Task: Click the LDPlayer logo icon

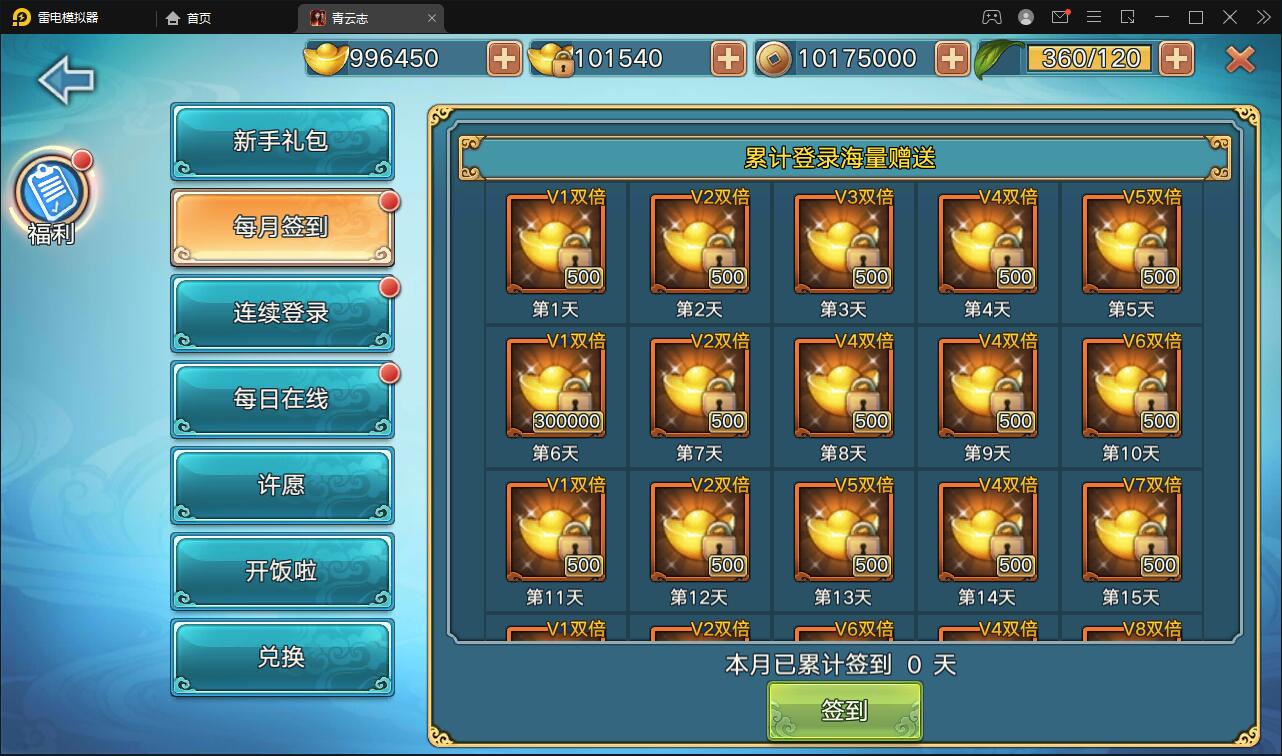Action: point(20,17)
